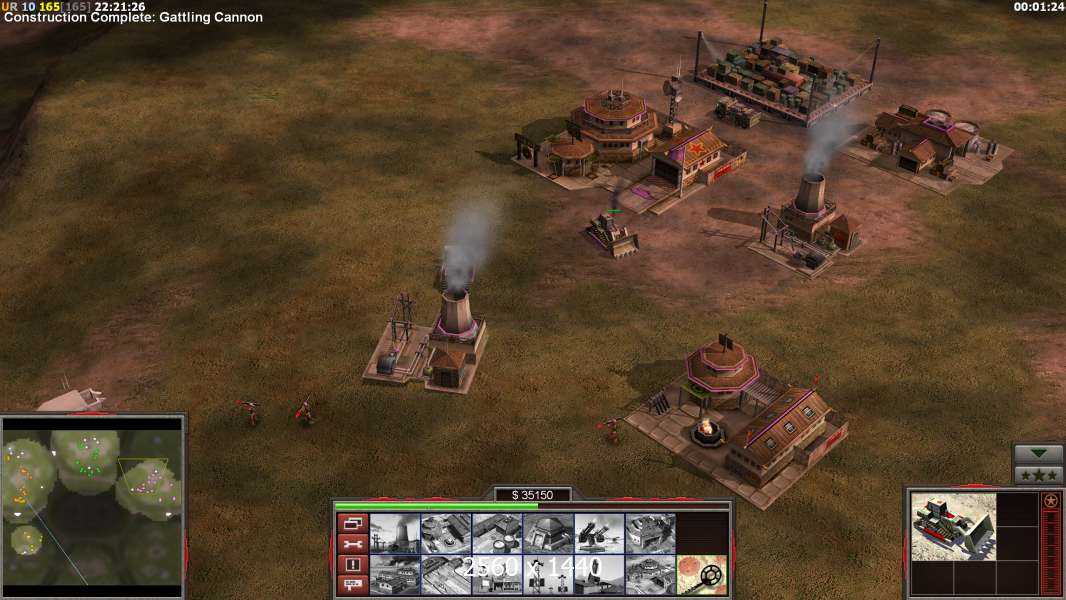
Task: Select the Bunker build icon
Action: point(548,533)
